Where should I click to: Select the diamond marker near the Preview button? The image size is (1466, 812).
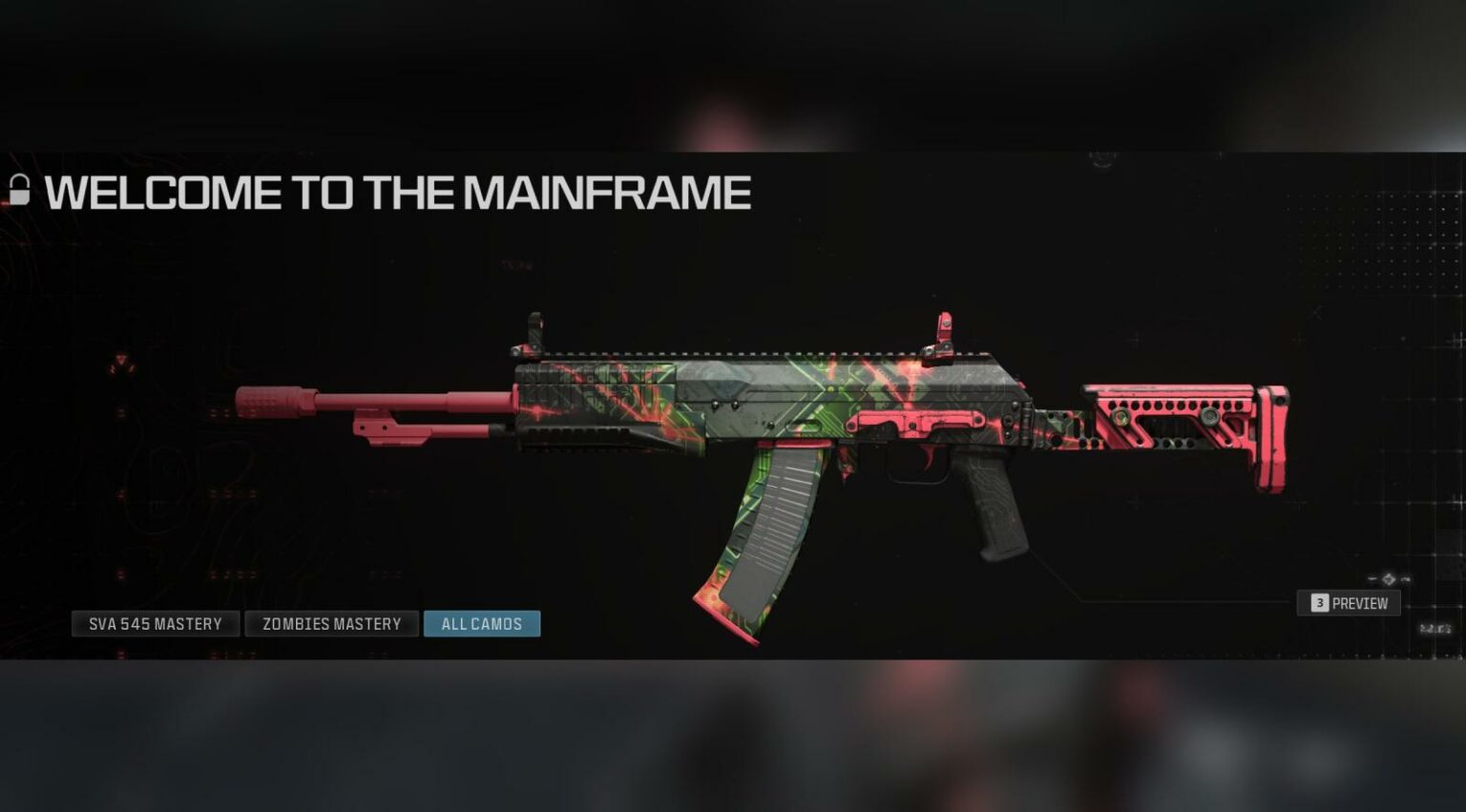tap(1387, 577)
